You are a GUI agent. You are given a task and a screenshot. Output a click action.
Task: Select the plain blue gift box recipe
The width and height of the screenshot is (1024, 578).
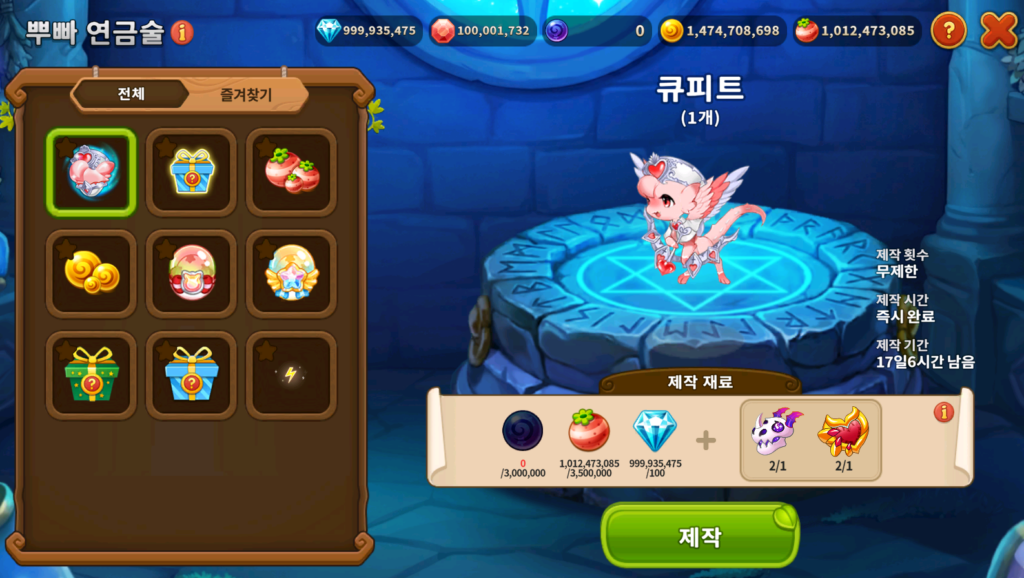[191, 375]
